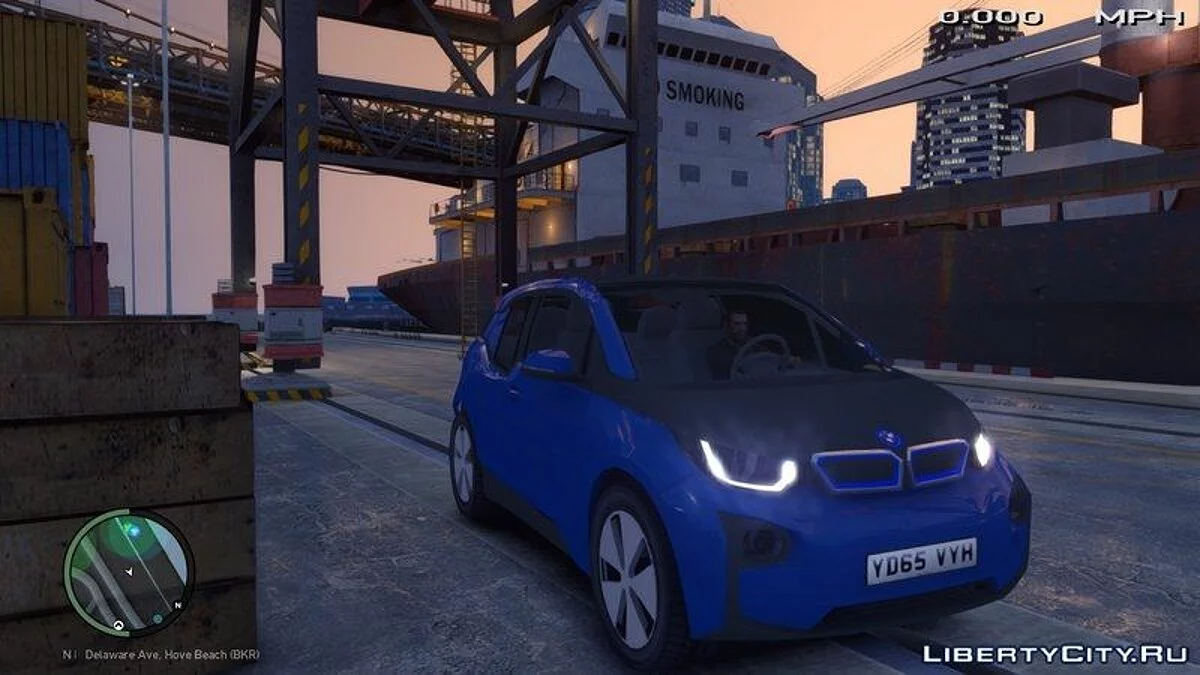Click the white player arrow on the radar
This screenshot has height=675, width=1200.
pos(130,572)
